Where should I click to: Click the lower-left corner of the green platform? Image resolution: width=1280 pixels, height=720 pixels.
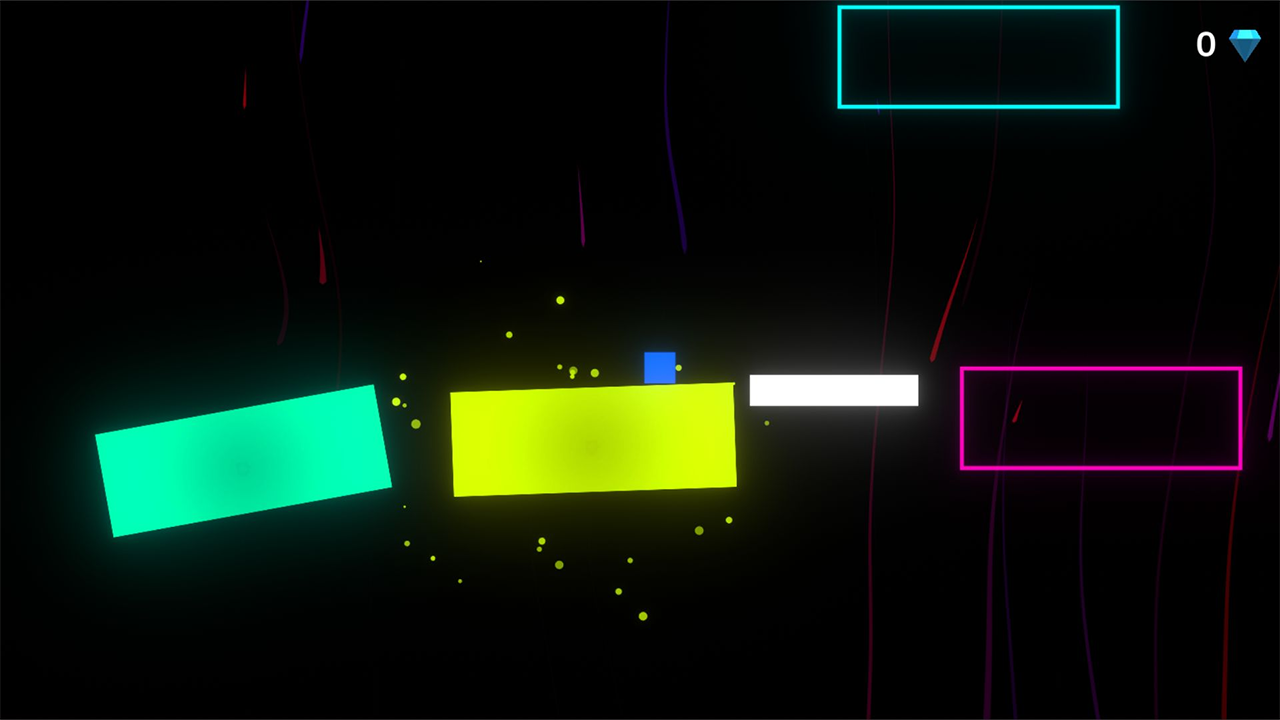point(113,535)
